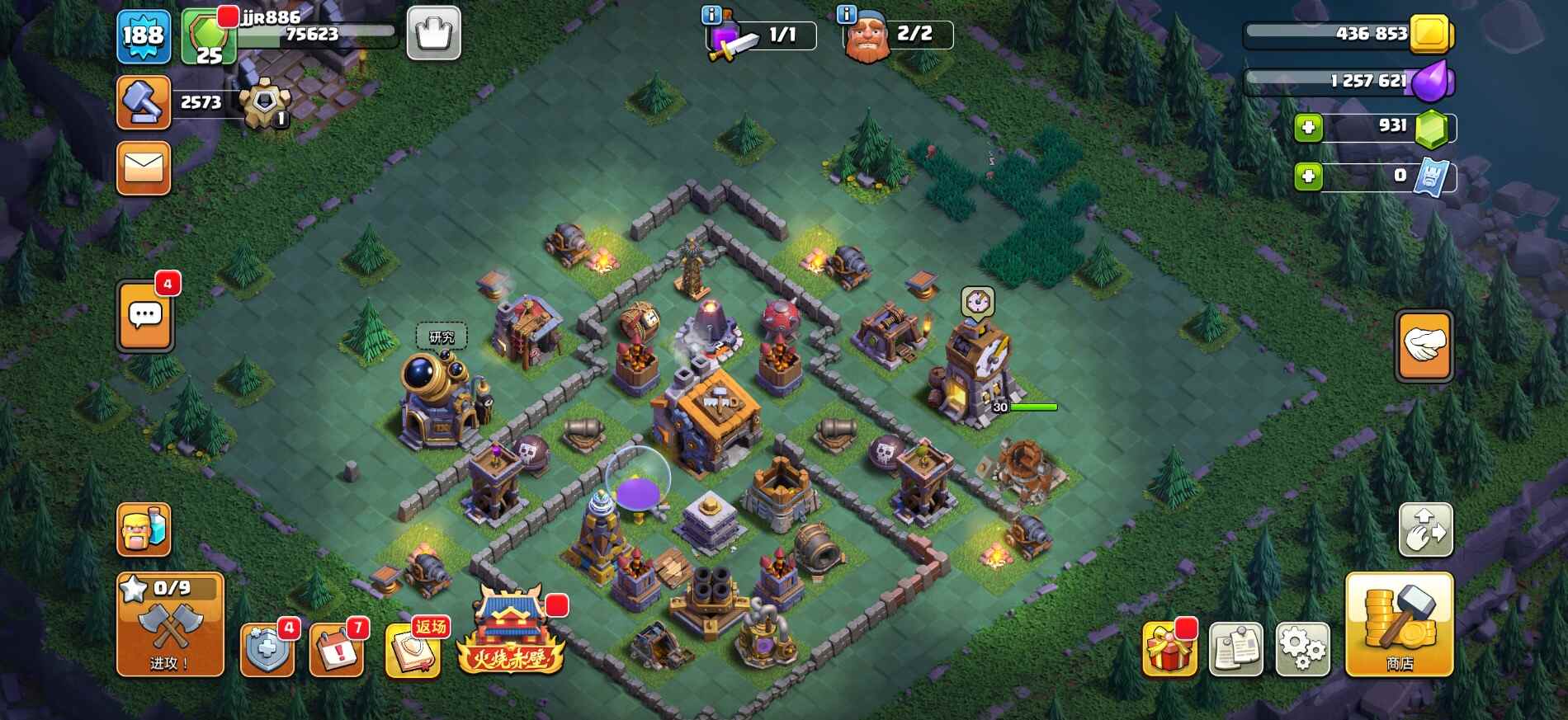The height and width of the screenshot is (720, 1568).
Task: Click the experience level 188 badge
Action: click(x=144, y=36)
